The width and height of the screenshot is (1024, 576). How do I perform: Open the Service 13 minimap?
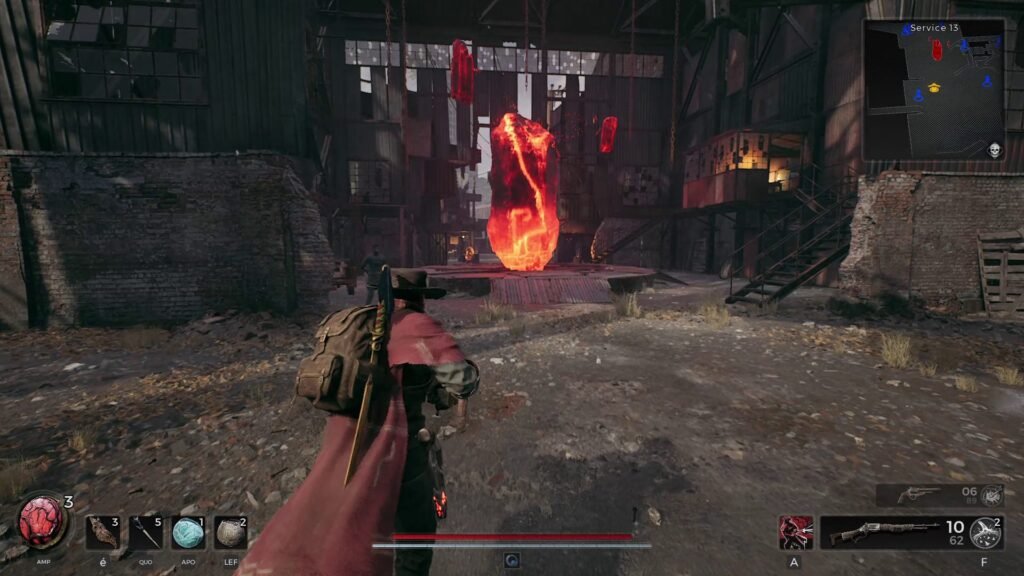(x=934, y=90)
